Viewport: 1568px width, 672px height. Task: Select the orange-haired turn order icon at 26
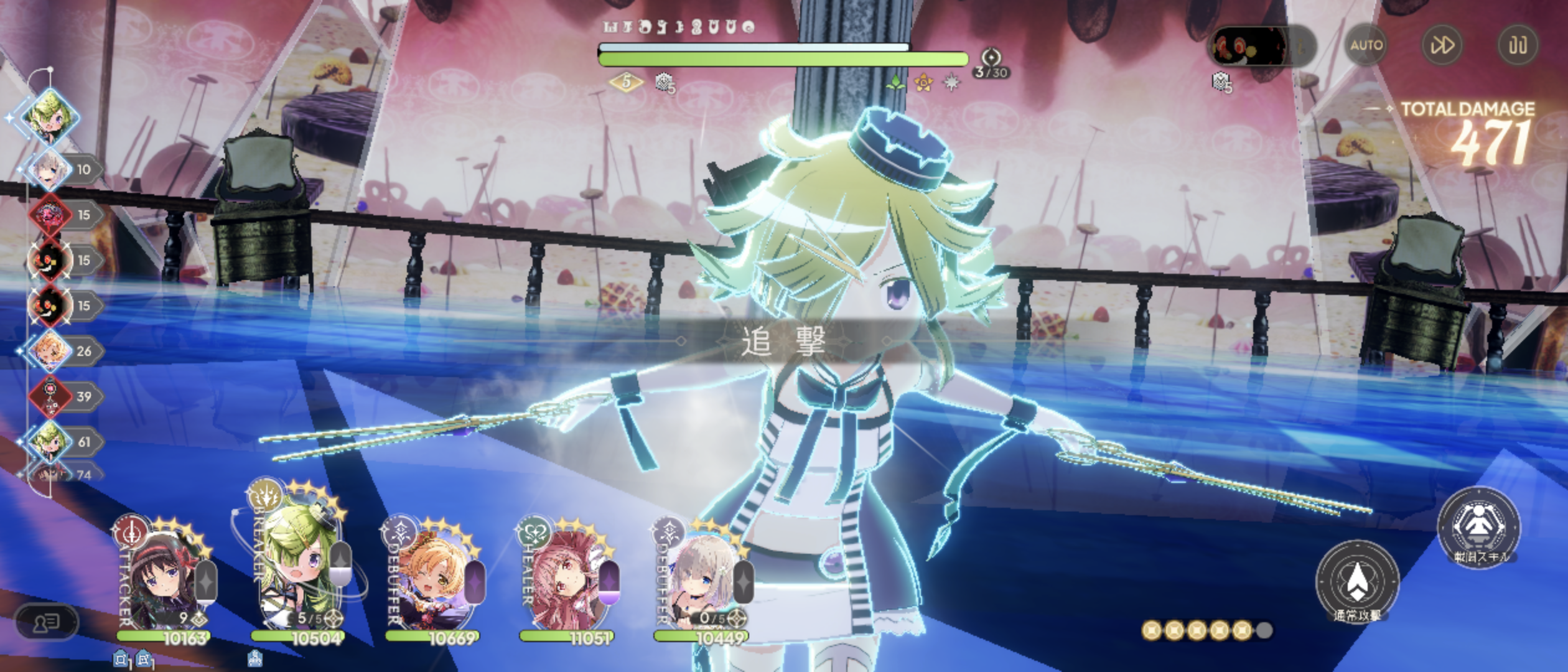click(x=50, y=351)
